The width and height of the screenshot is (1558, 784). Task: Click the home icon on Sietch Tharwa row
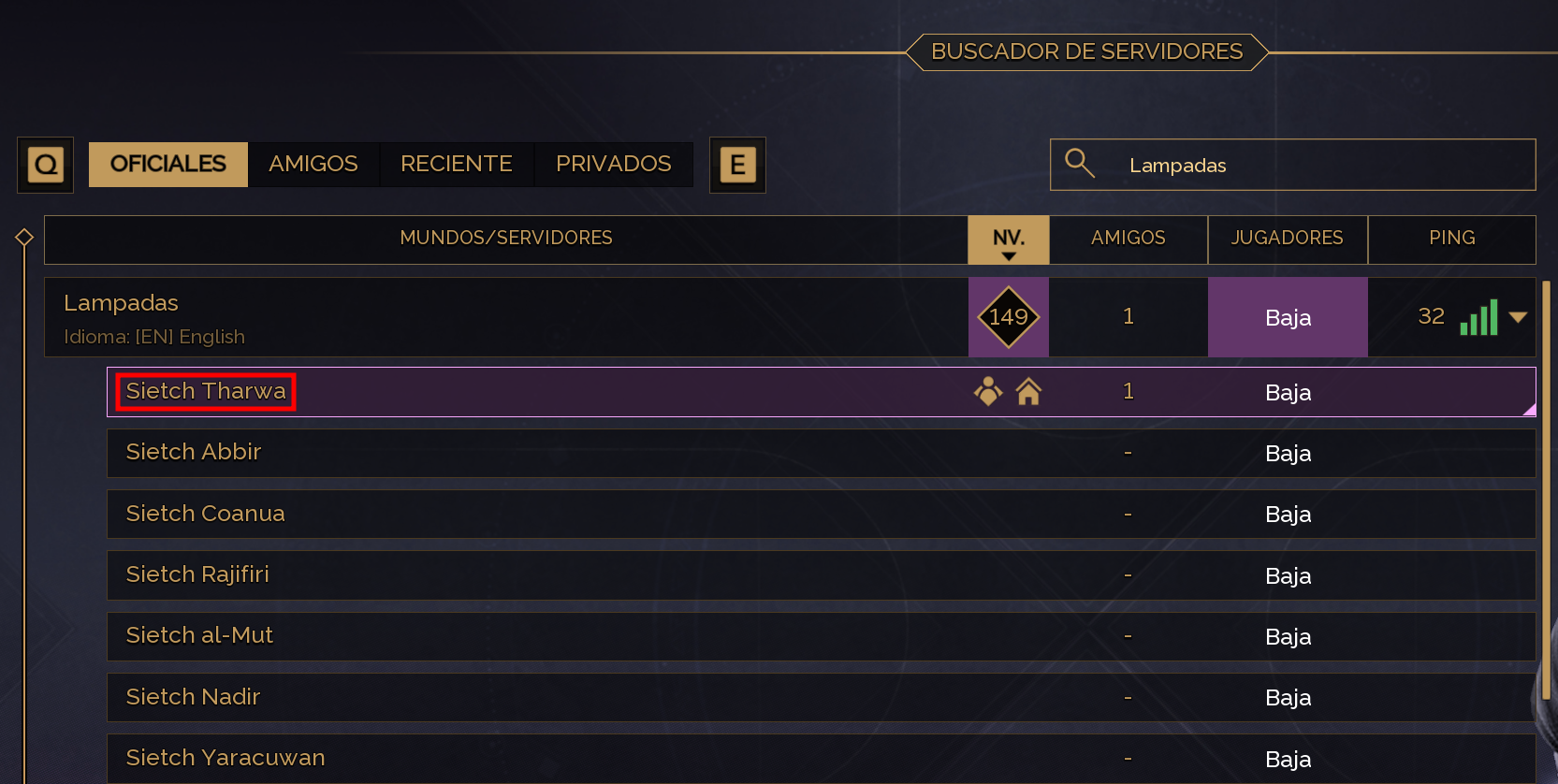tap(1030, 392)
